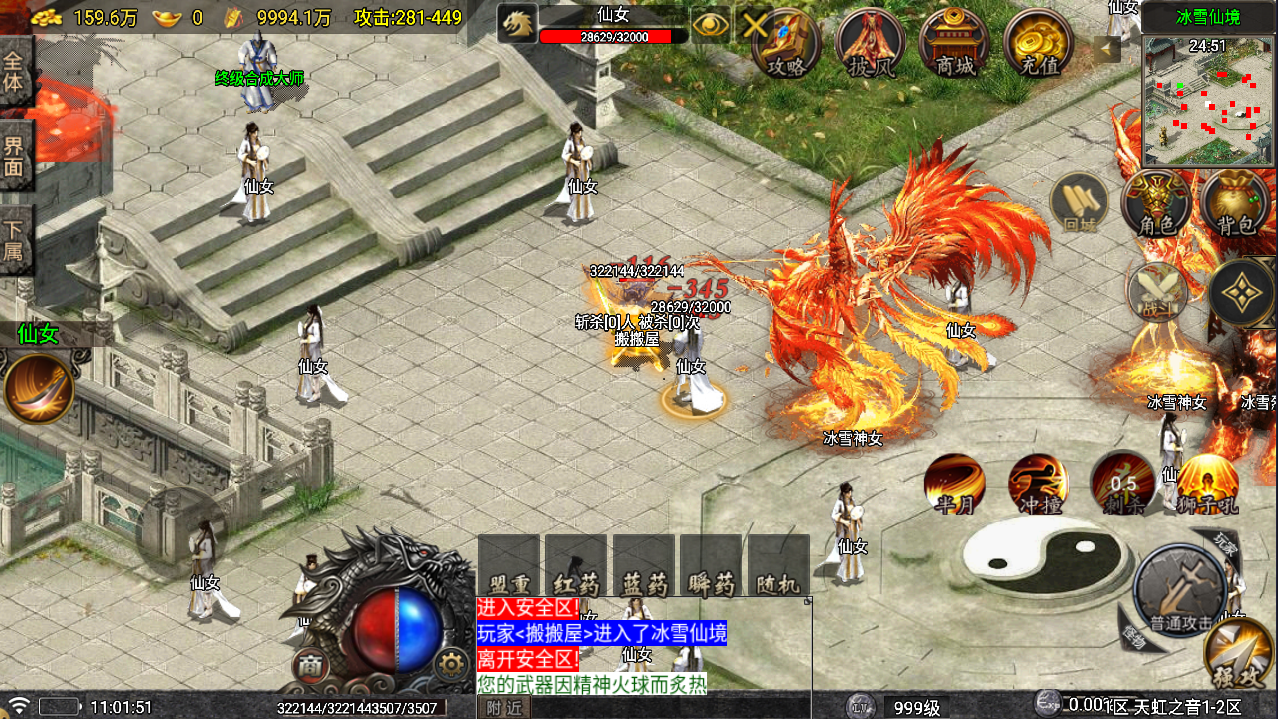
Task: Open the 冰雪仙境 minimap
Action: [x=1208, y=101]
